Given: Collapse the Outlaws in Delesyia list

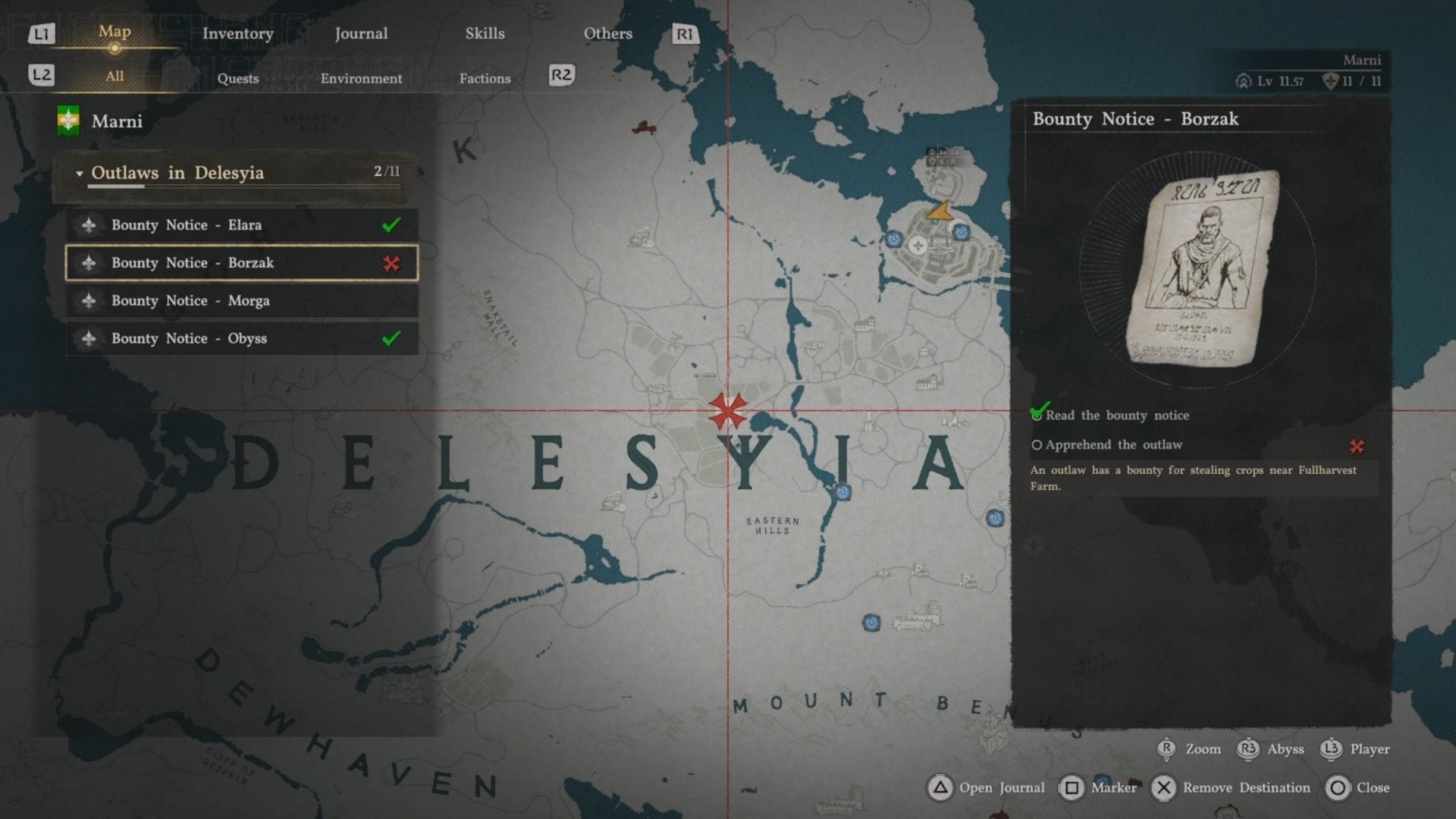Looking at the screenshot, I should point(80,174).
